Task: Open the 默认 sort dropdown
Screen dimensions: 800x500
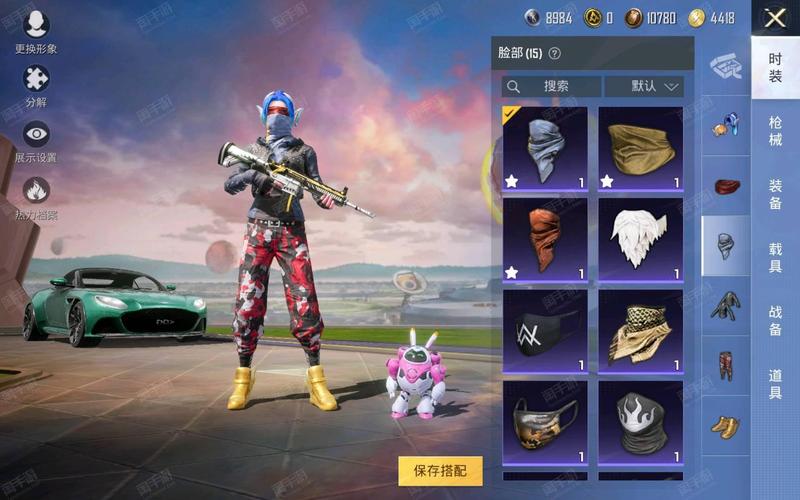Action: pos(644,86)
